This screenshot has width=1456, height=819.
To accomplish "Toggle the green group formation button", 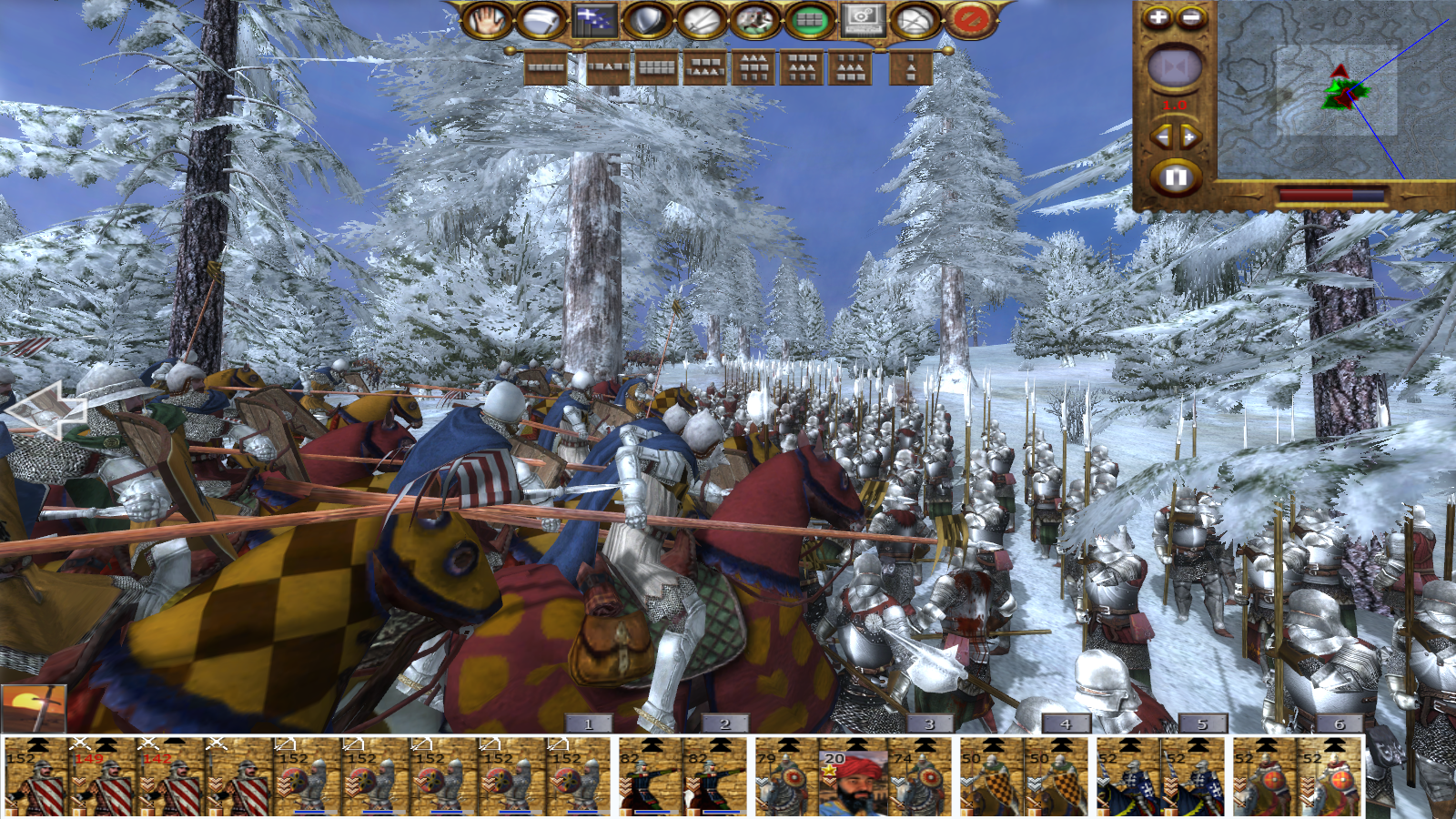I will [x=809, y=20].
